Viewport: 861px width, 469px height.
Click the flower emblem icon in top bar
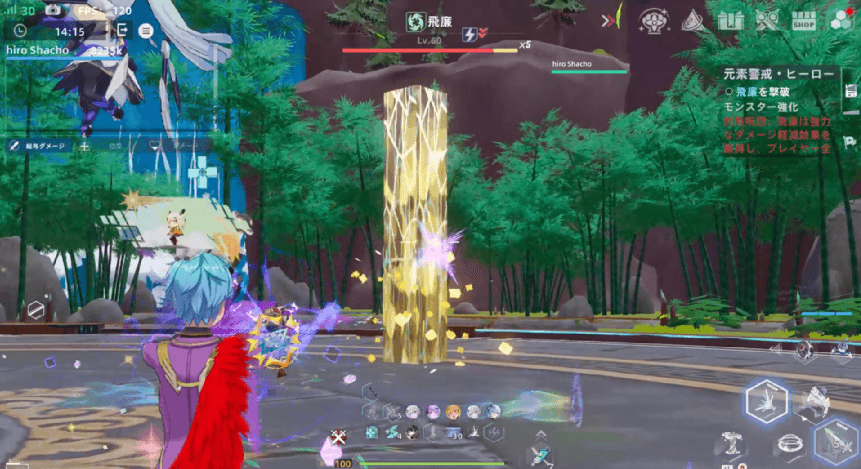[x=654, y=20]
